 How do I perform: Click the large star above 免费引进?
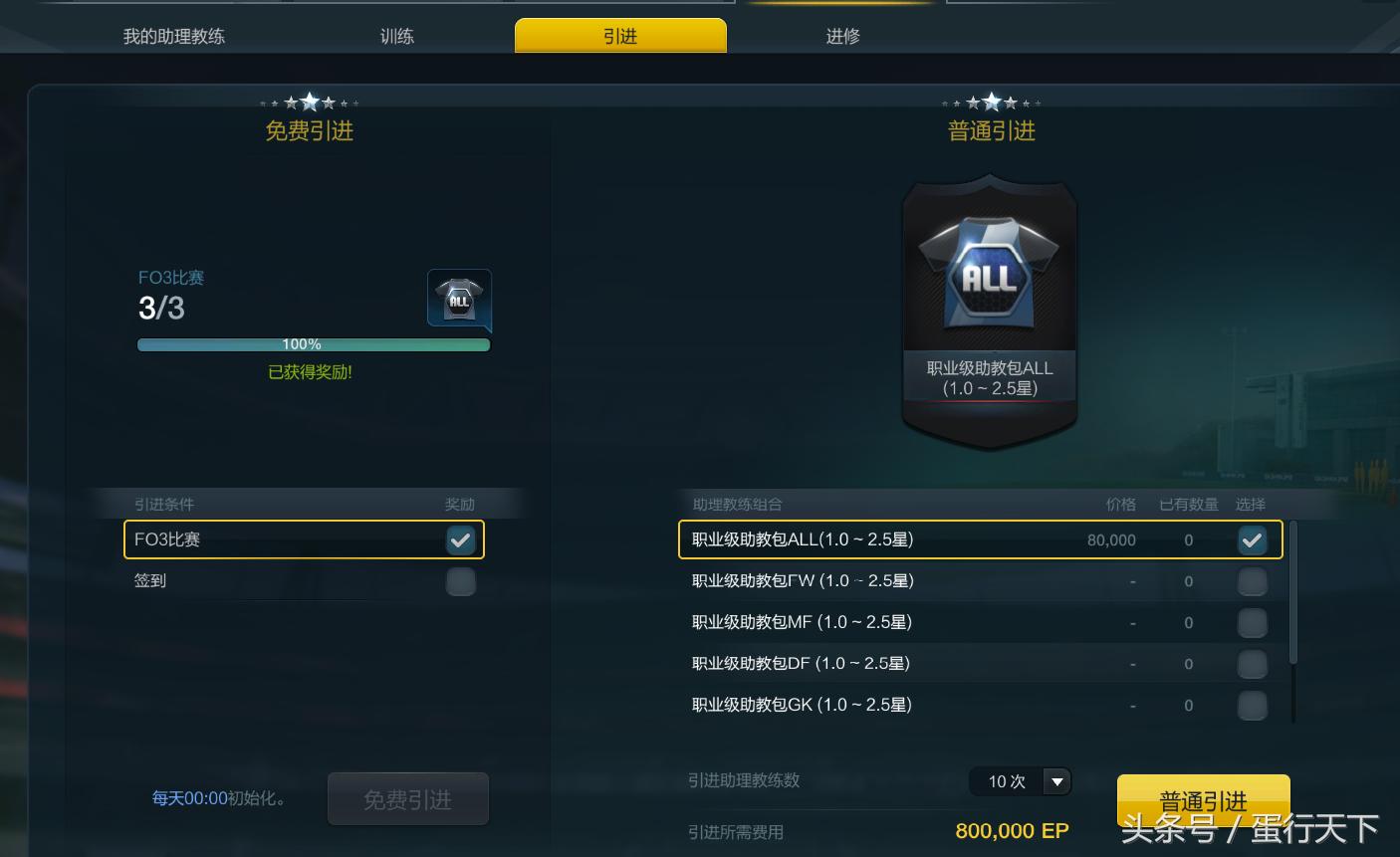[x=309, y=100]
